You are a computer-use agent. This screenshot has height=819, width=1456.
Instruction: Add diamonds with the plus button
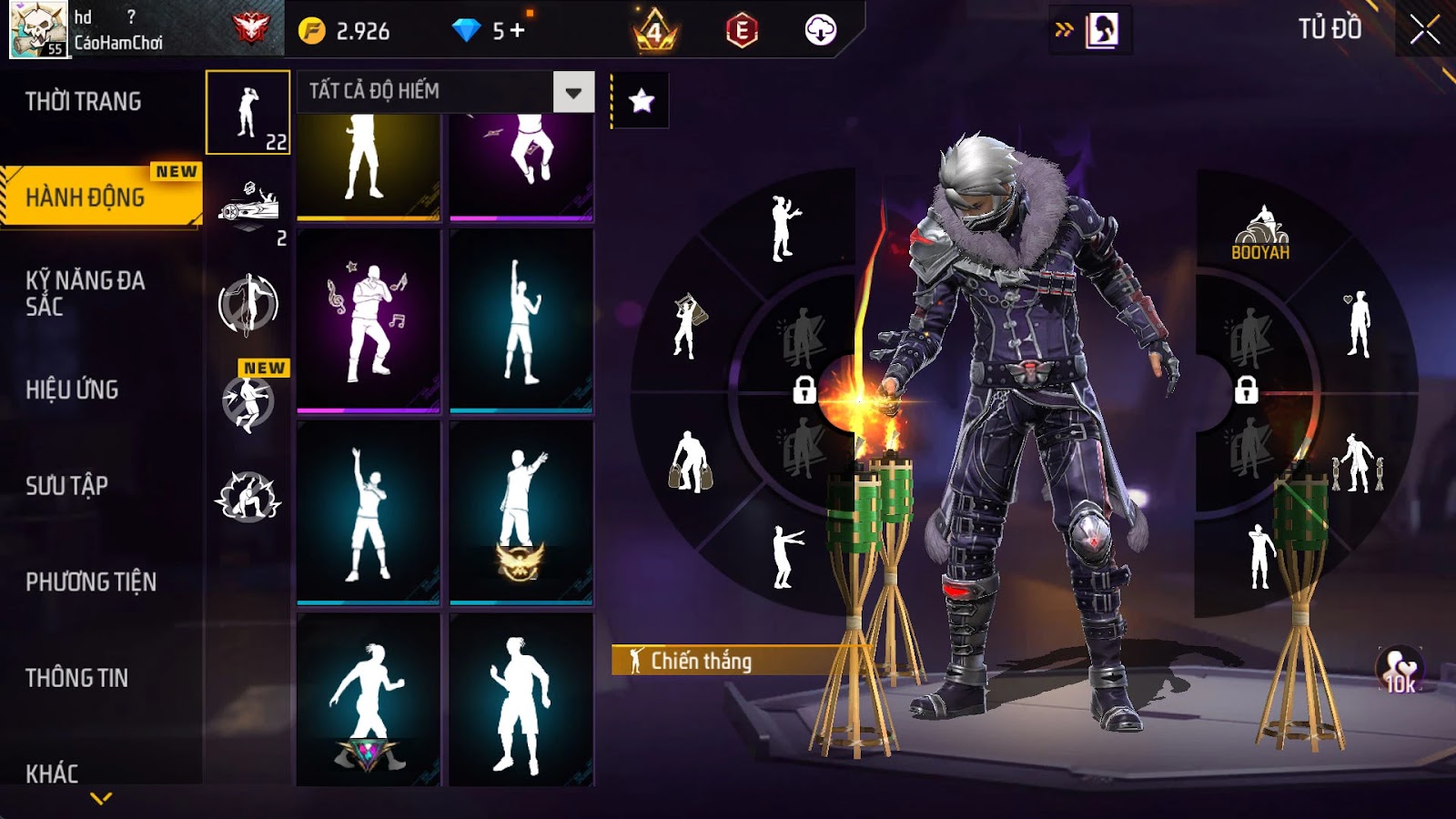tap(518, 31)
